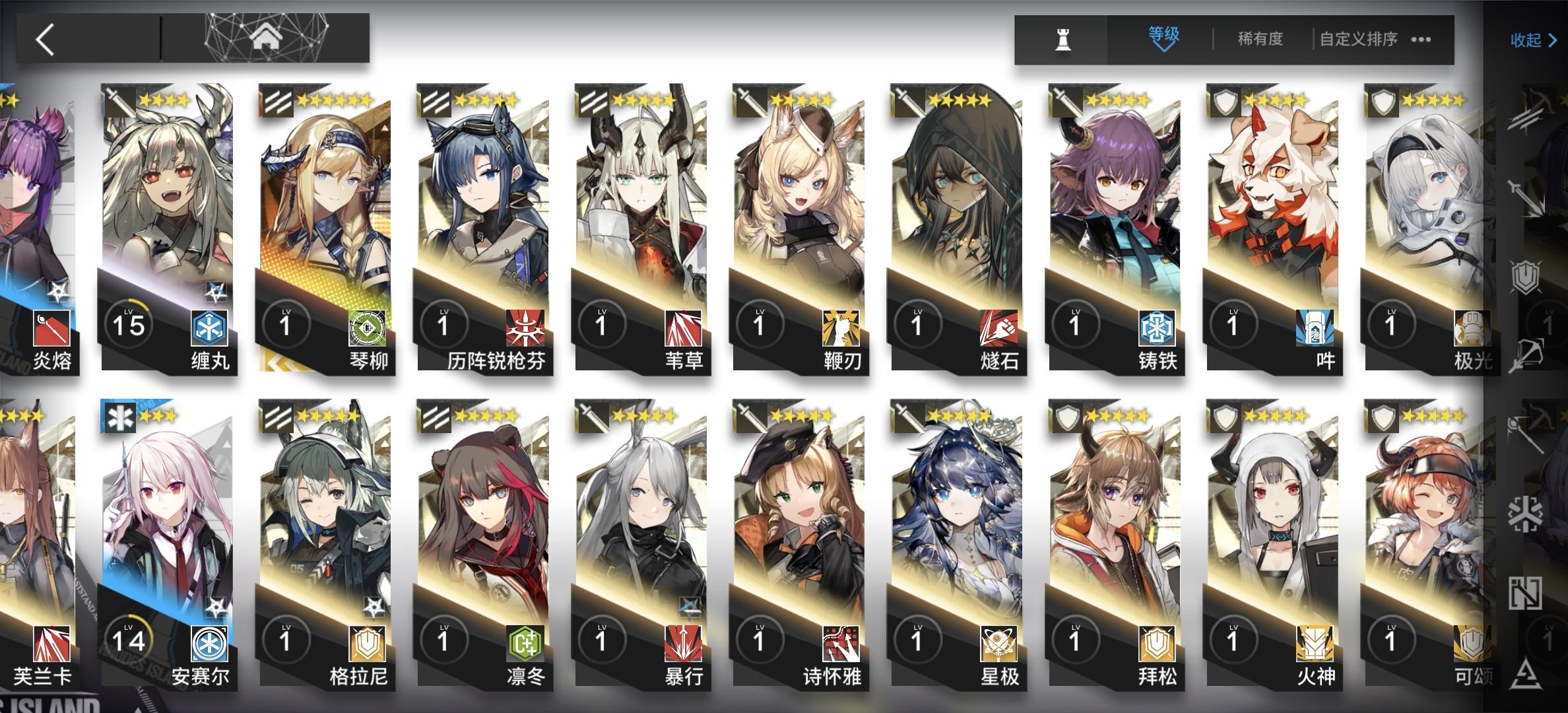This screenshot has width=1568, height=713.
Task: Switch to the 稀有度 rarity sort tab
Action: pos(1262,40)
